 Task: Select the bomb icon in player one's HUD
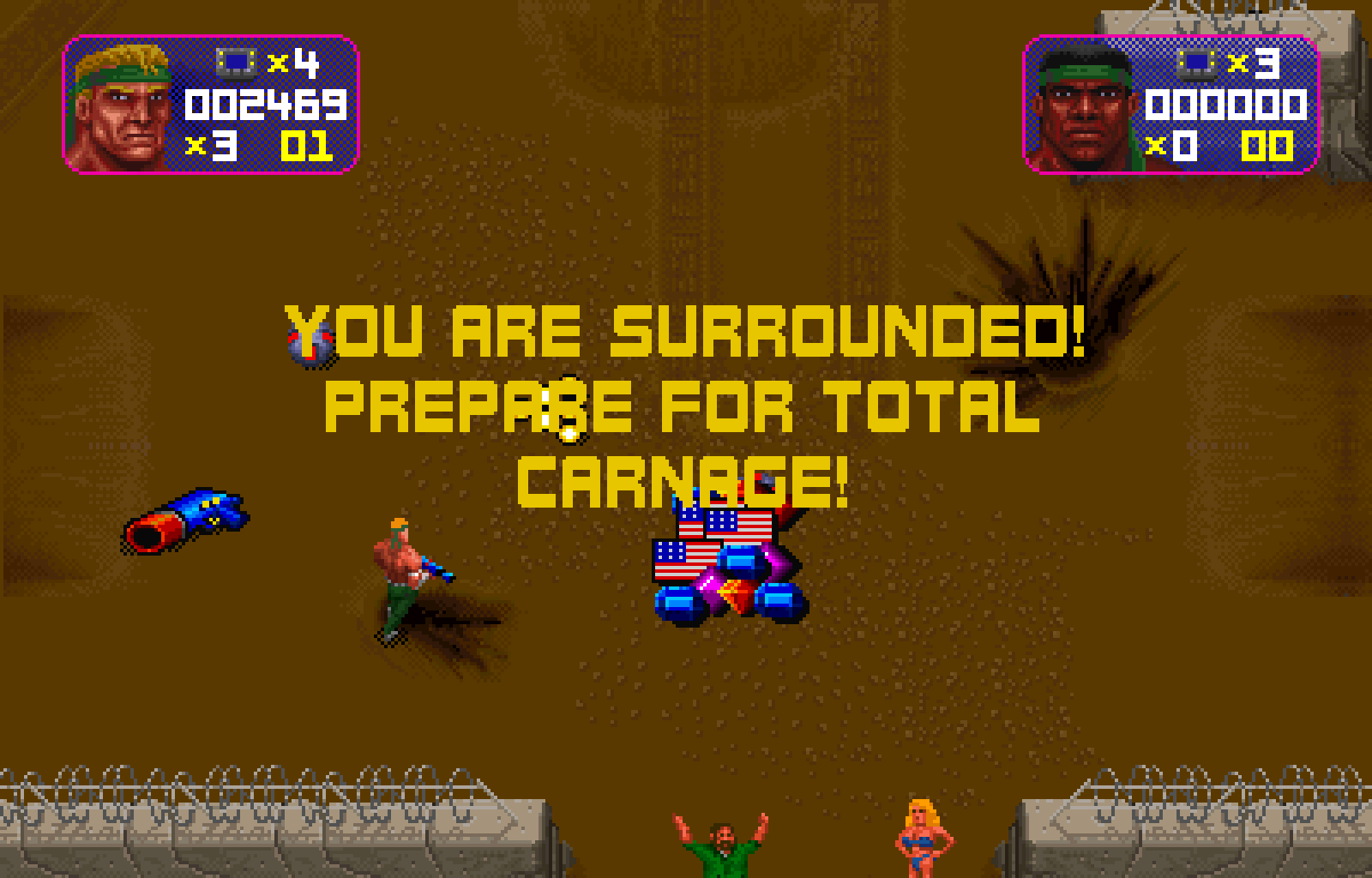coord(238,62)
